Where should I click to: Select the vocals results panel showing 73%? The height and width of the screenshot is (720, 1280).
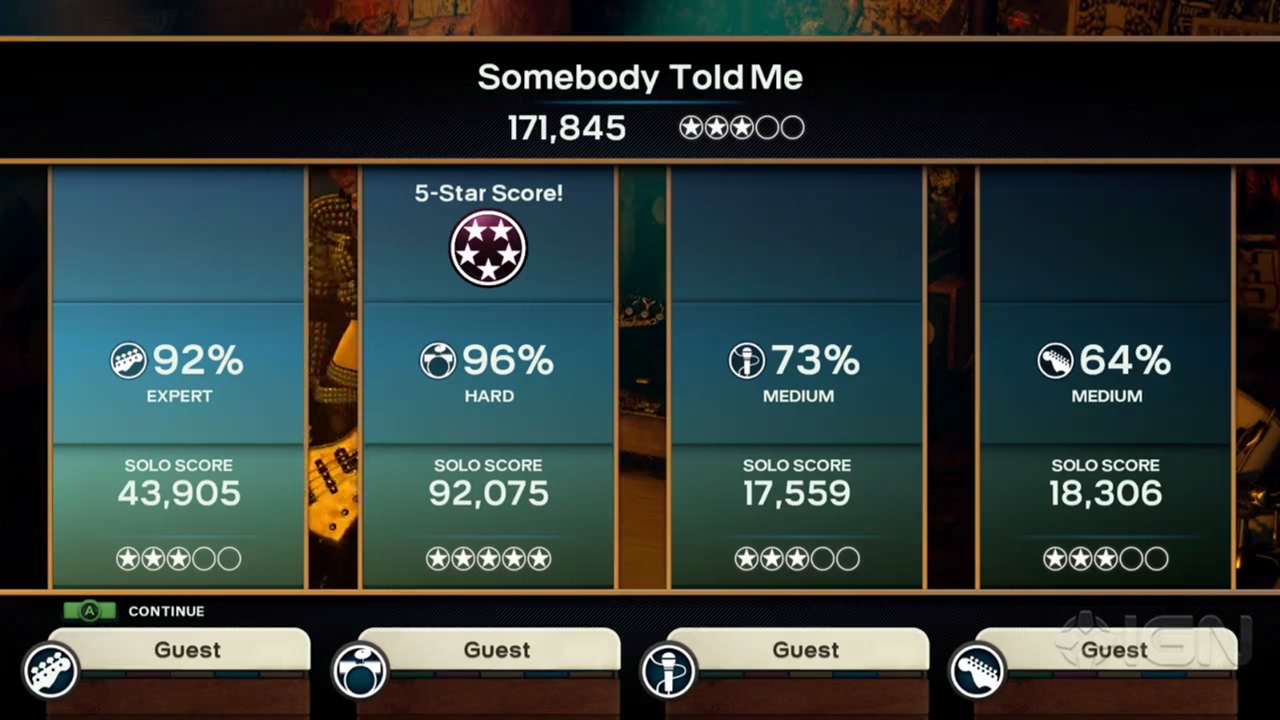tap(797, 376)
